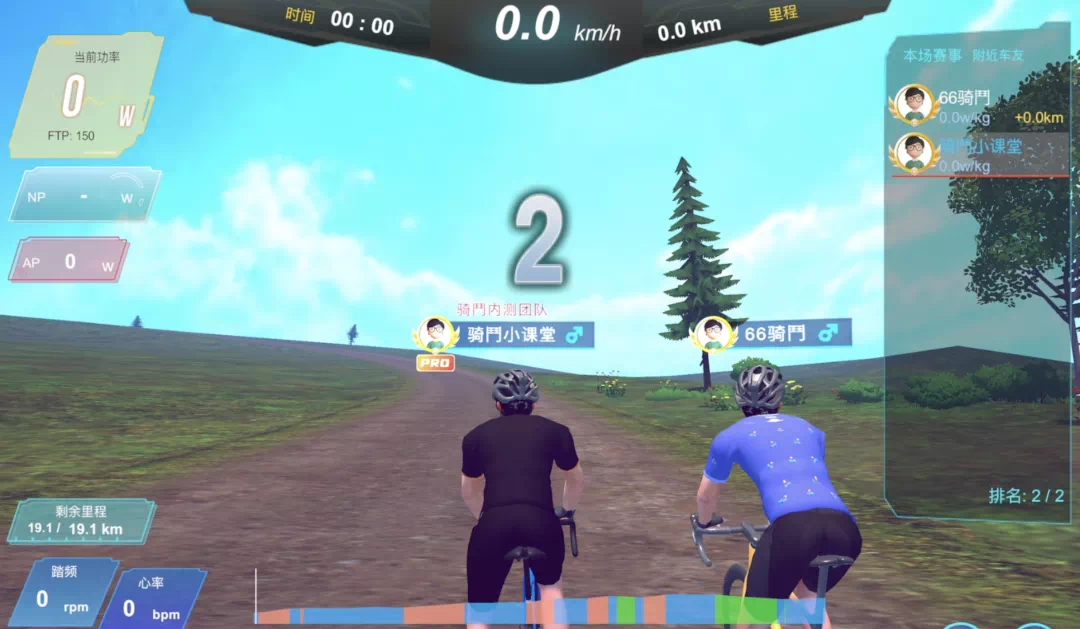Switch to the 本场赛事 tab
Image resolution: width=1080 pixels, height=629 pixels.
[x=931, y=56]
